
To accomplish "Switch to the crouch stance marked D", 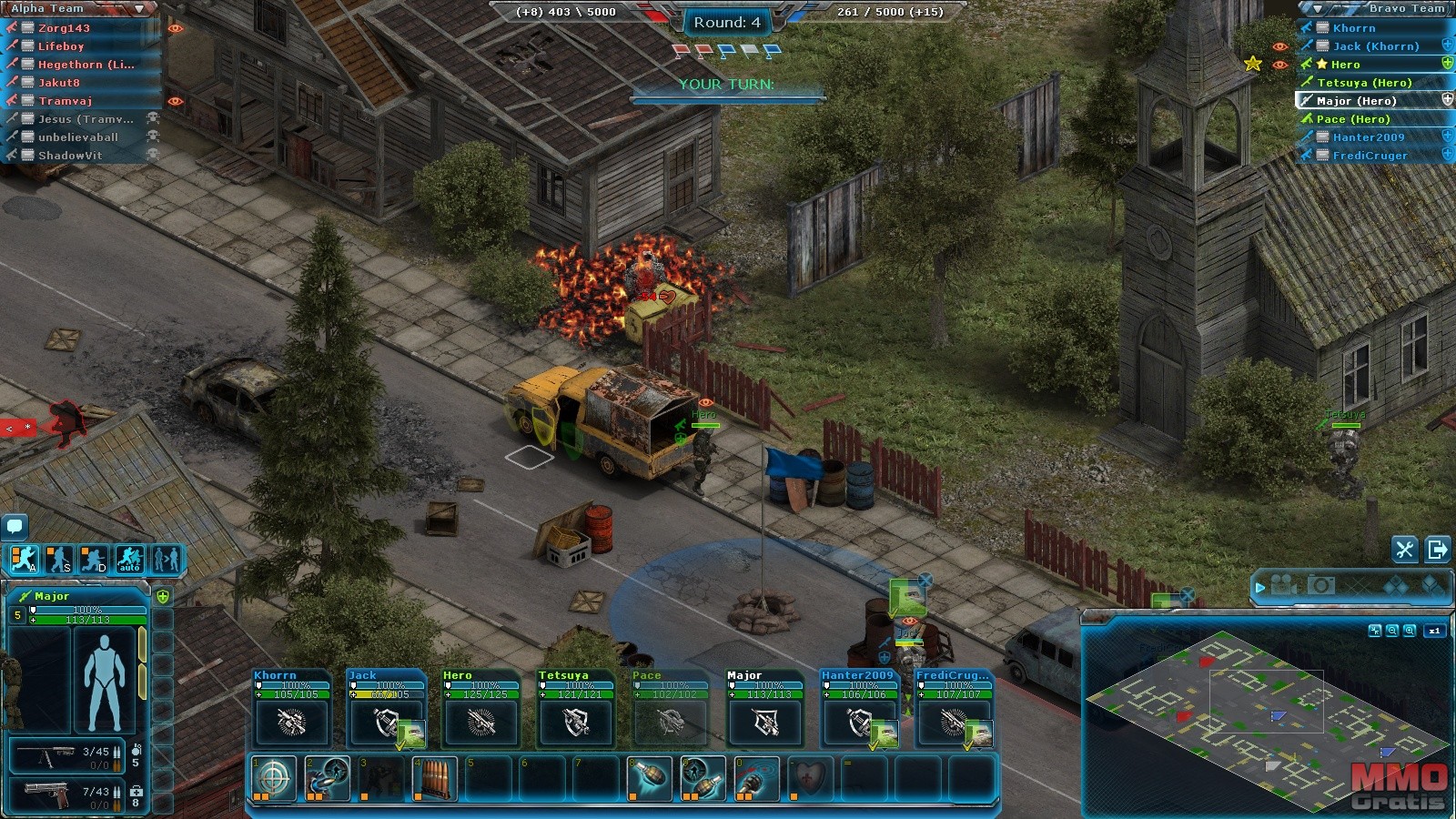I will 94,559.
